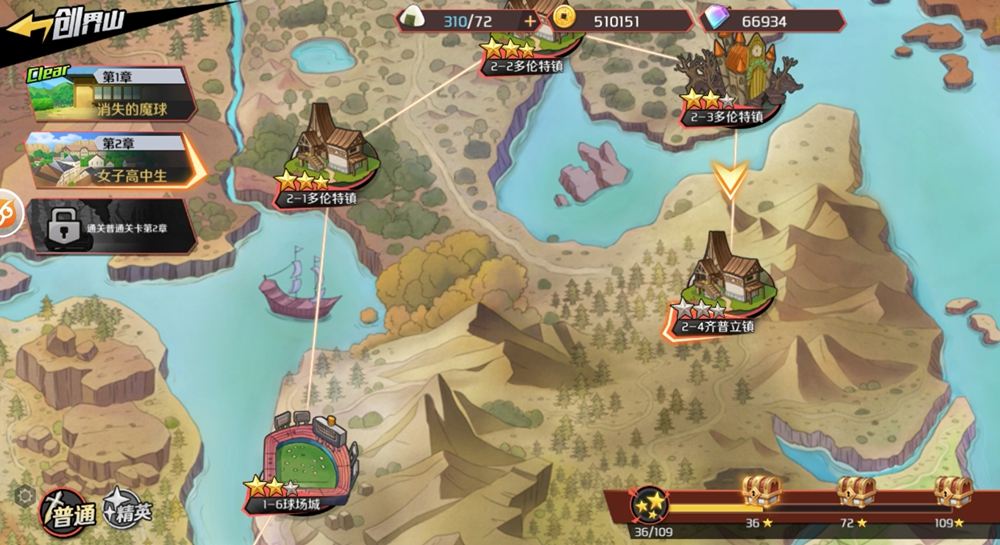Open the small gear settings icon

(24, 493)
